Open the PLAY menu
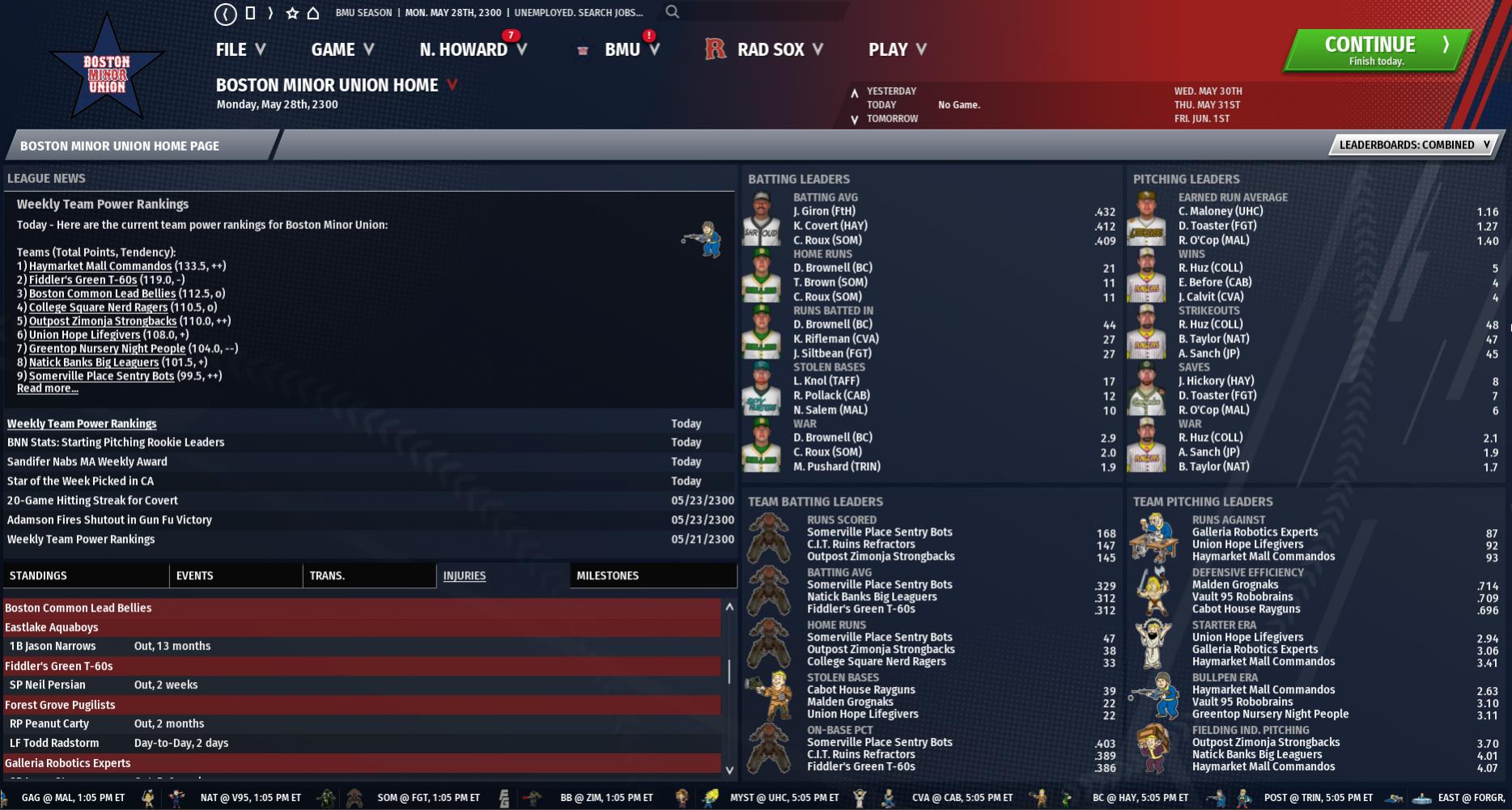 (897, 49)
